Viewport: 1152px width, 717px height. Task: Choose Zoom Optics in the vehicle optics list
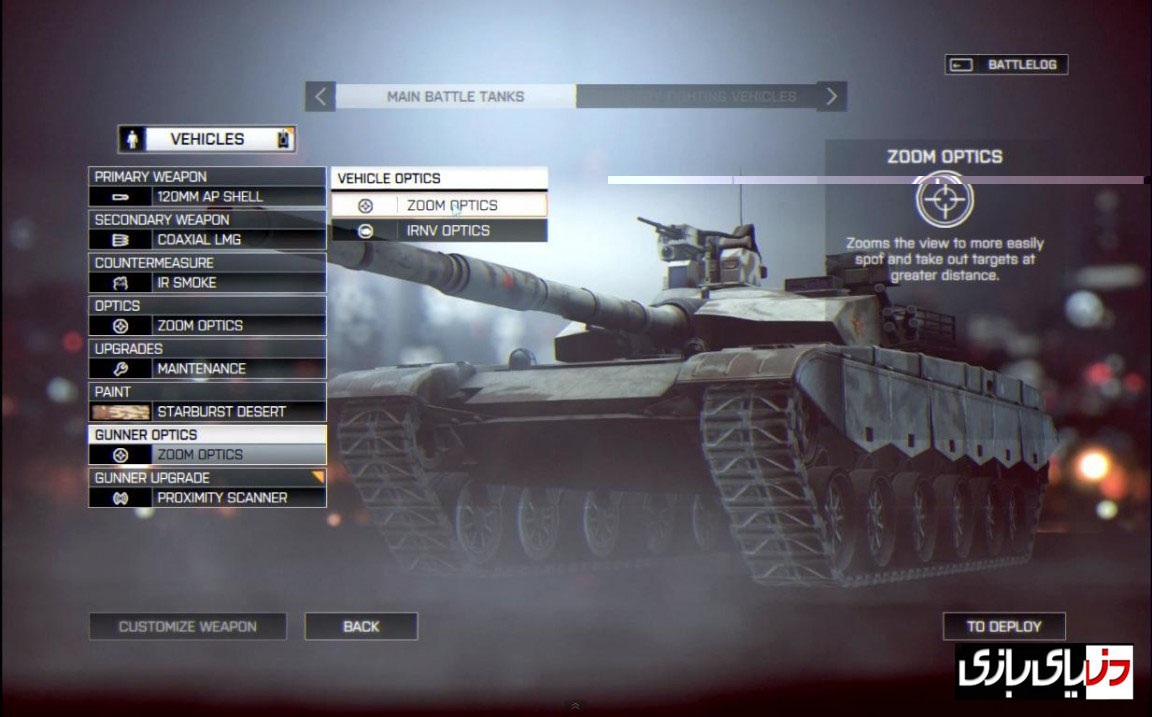coord(440,206)
